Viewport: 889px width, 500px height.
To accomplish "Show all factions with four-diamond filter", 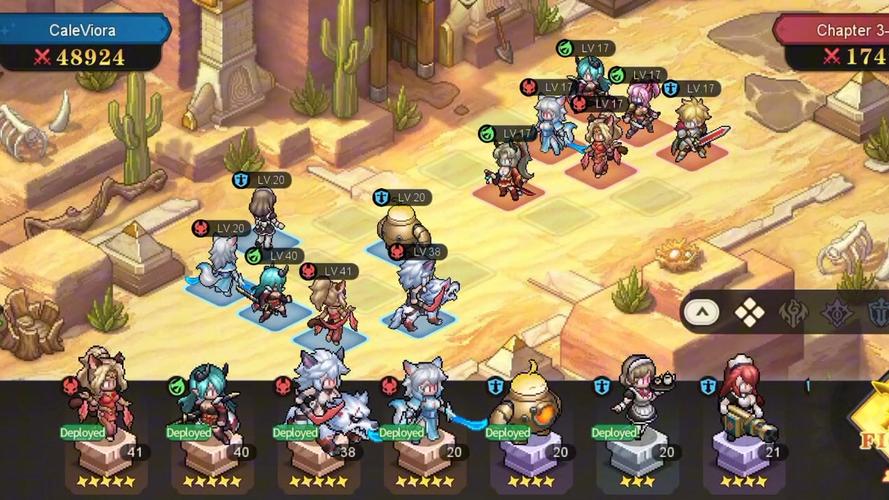I will (x=749, y=313).
